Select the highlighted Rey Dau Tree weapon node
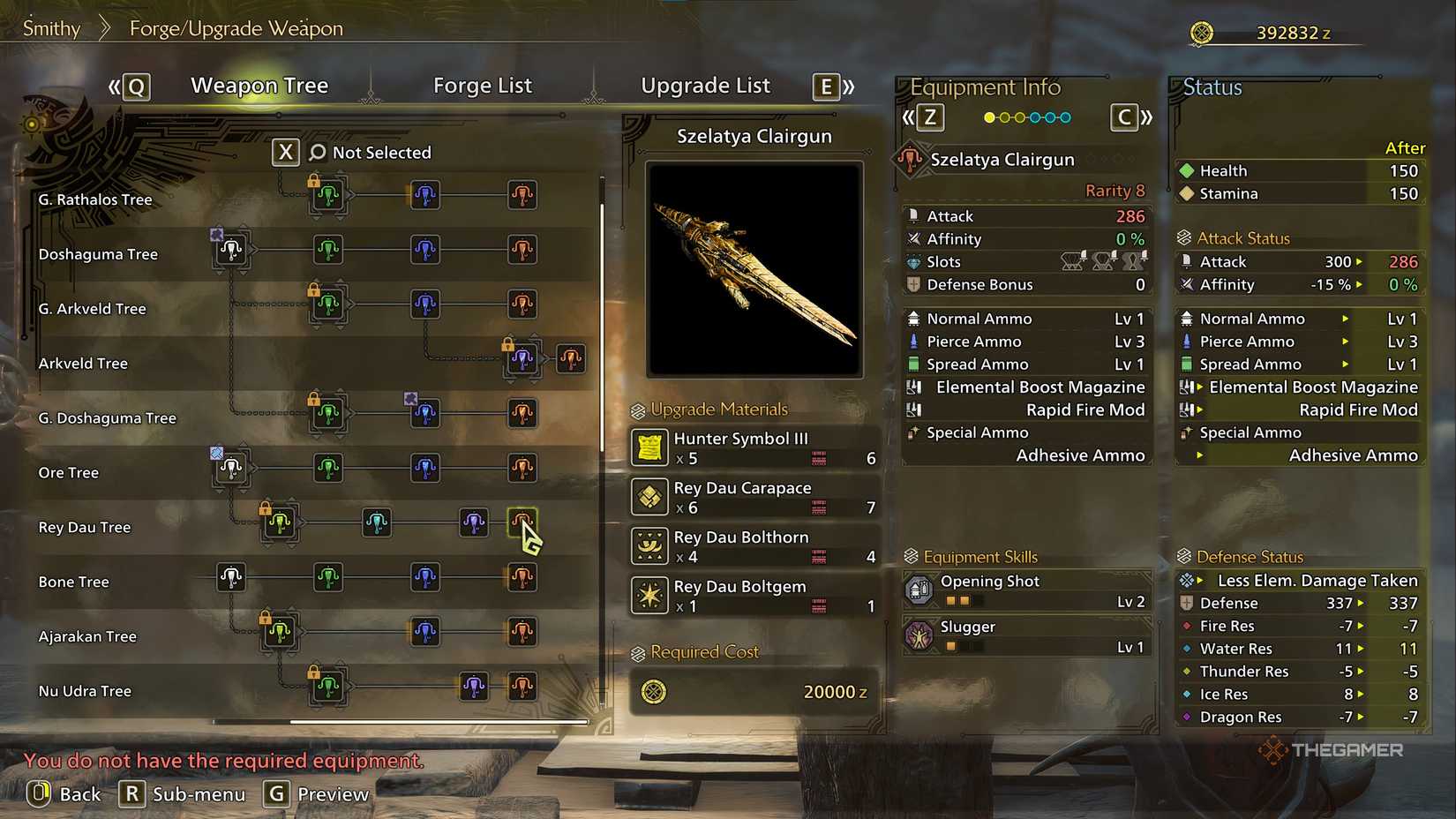Viewport: 1456px width, 819px height. (x=522, y=522)
